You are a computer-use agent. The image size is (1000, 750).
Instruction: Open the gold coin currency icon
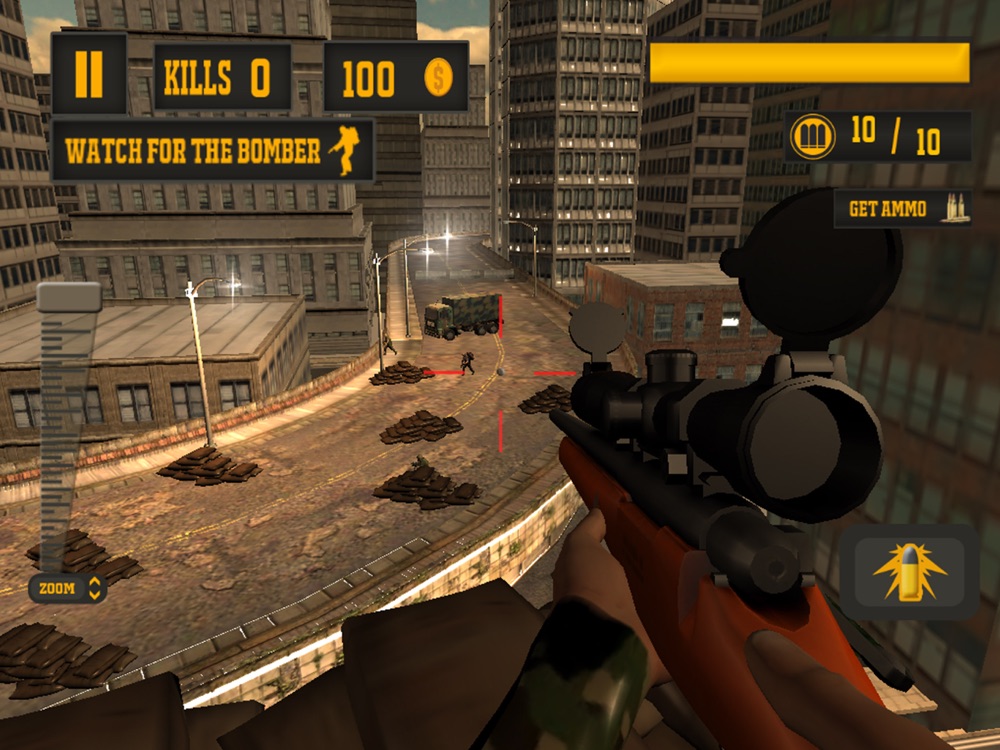click(x=439, y=78)
